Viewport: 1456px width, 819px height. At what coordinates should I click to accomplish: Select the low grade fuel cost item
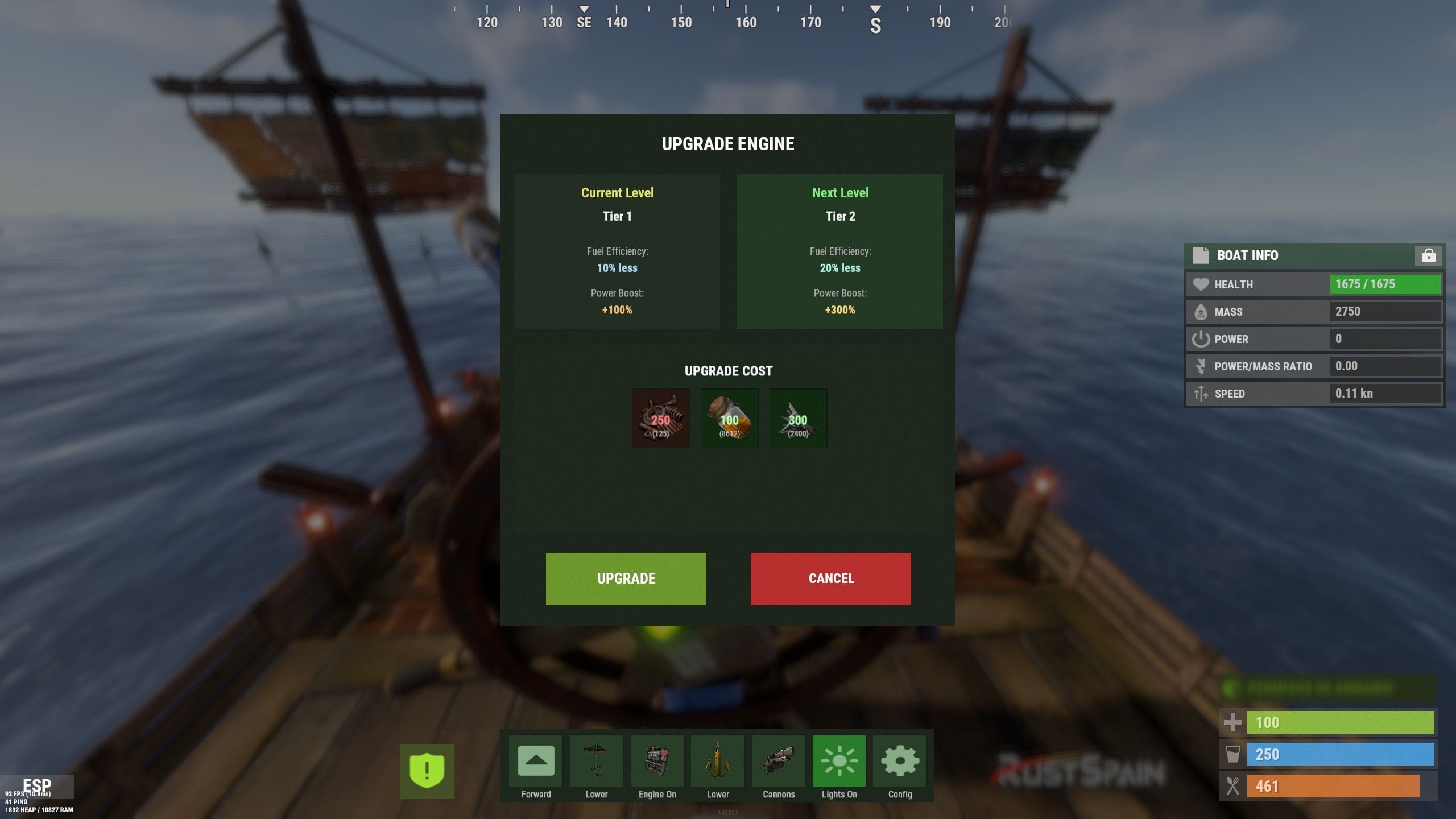point(729,418)
